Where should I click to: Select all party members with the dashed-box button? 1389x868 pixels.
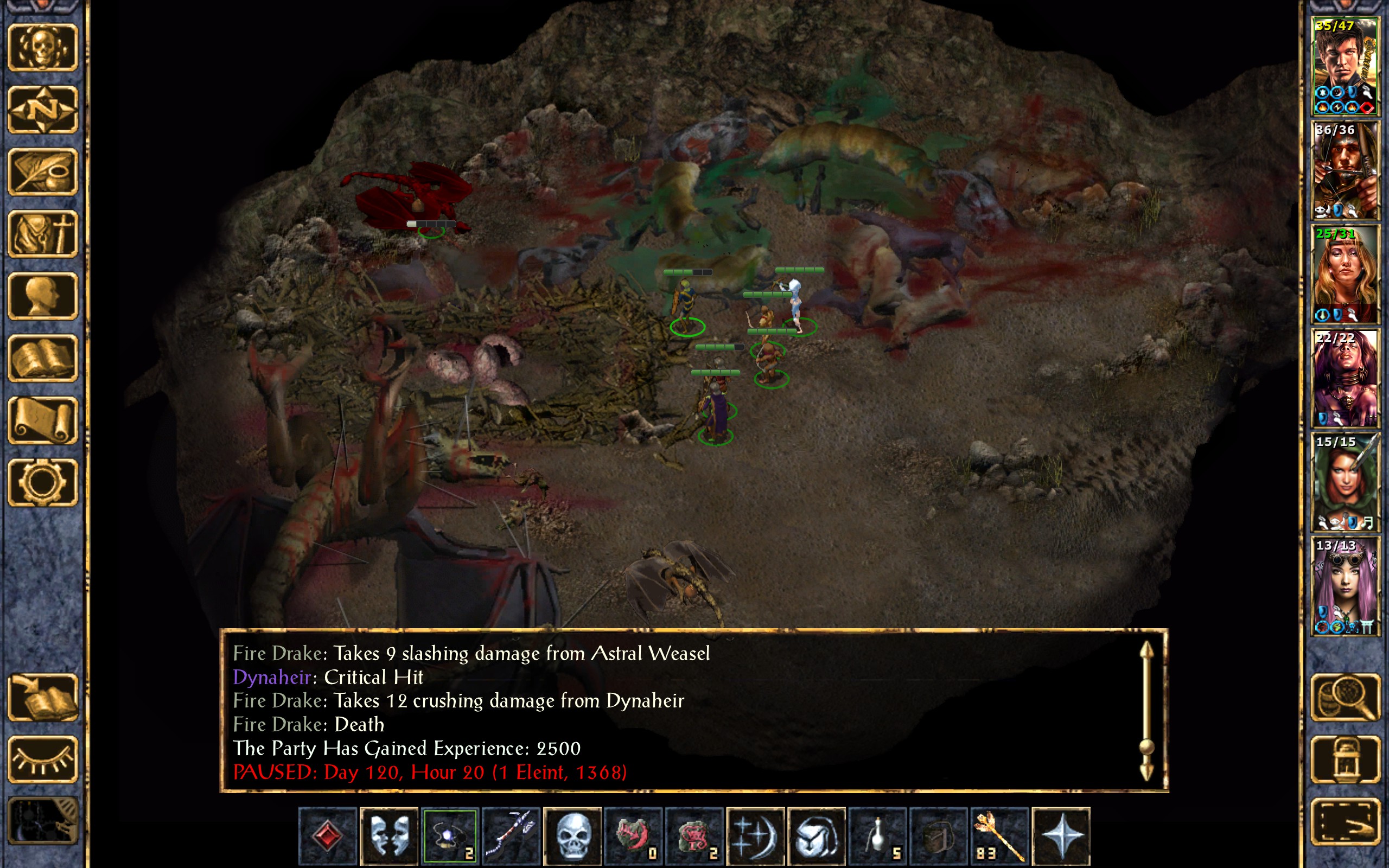pyautogui.click(x=1346, y=821)
